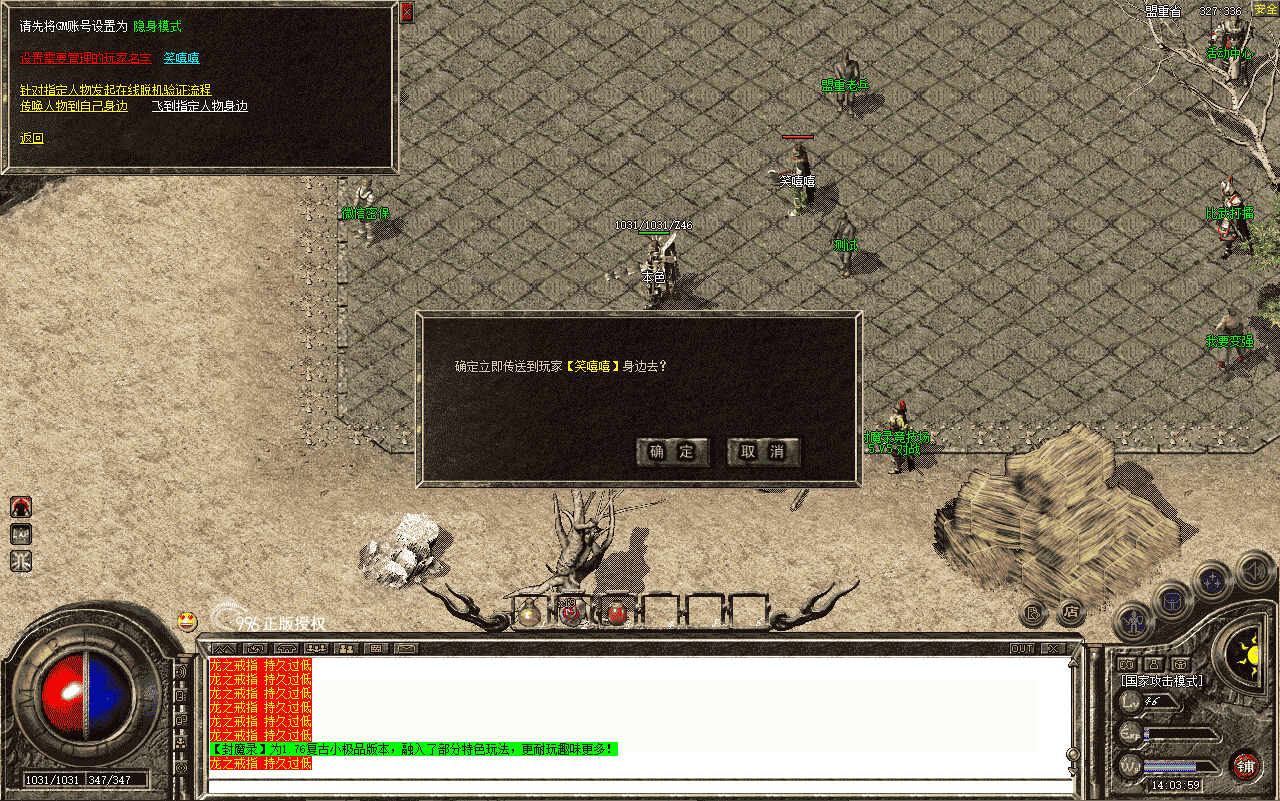Viewport: 1280px width, 801px height.
Task: Start the 在线脱机验证流程 option
Action: (115, 90)
